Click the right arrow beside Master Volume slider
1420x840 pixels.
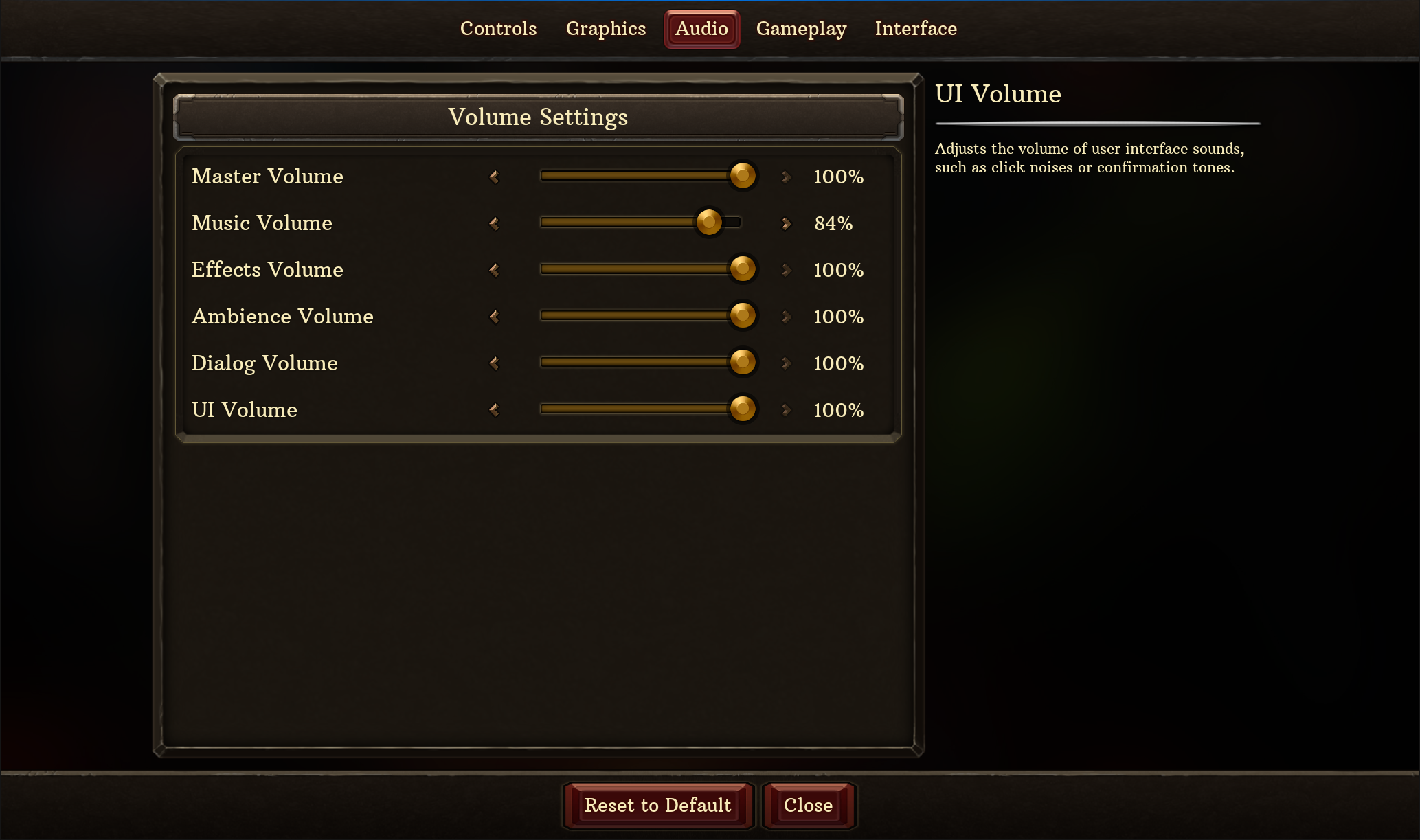pos(786,177)
